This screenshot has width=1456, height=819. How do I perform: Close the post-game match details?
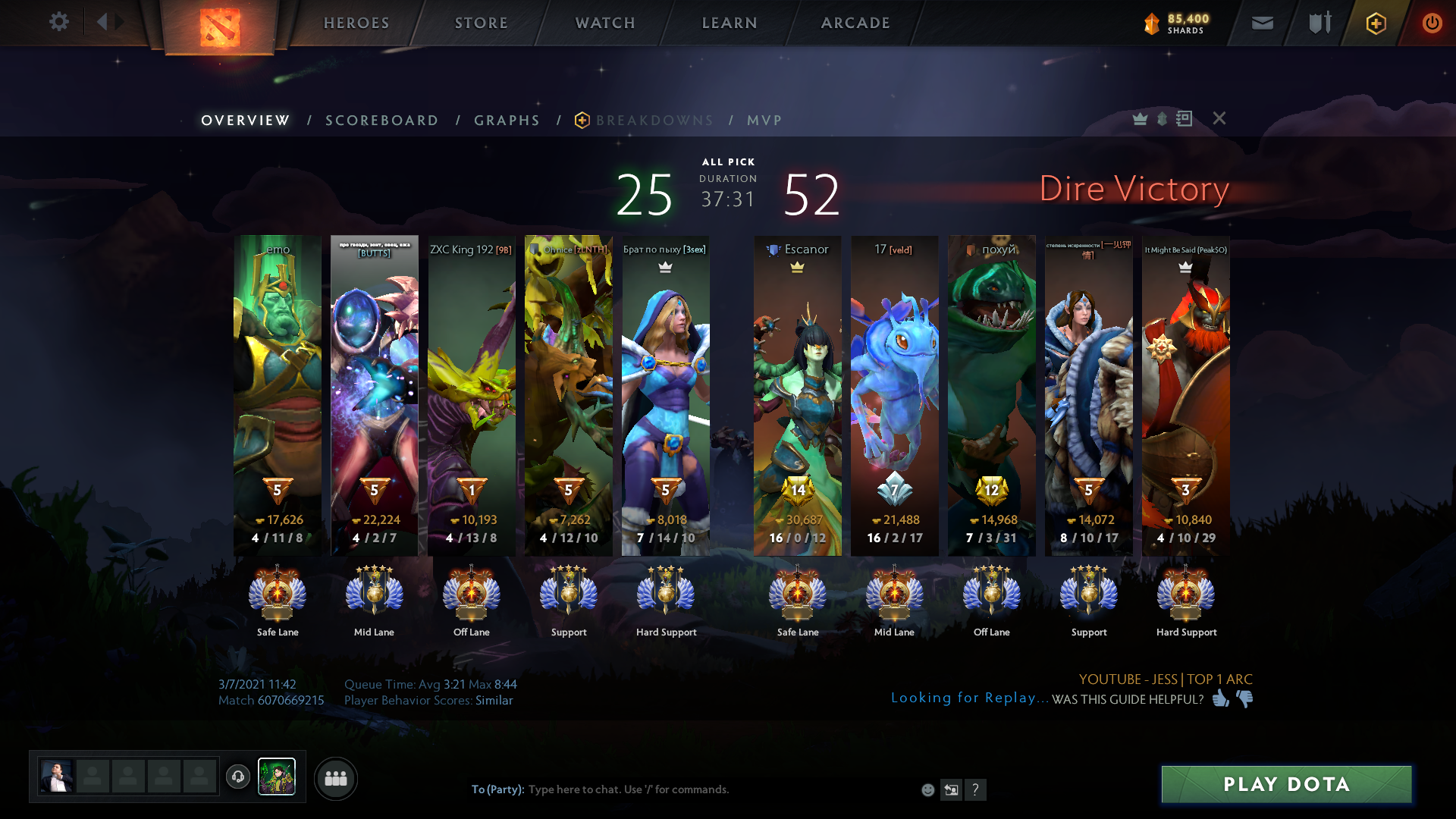1219,118
